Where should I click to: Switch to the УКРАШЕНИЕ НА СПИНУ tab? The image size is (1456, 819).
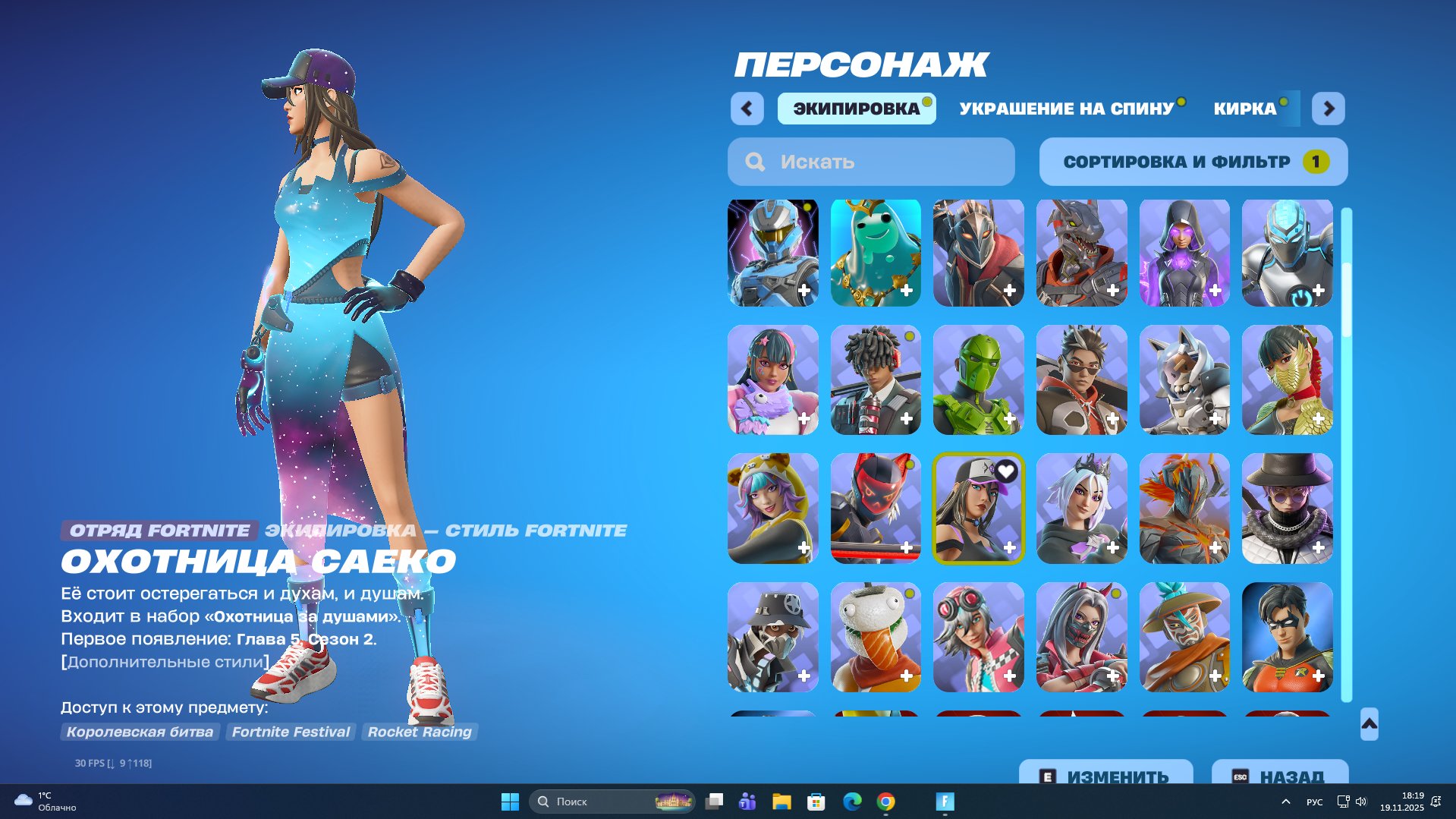click(x=1065, y=108)
